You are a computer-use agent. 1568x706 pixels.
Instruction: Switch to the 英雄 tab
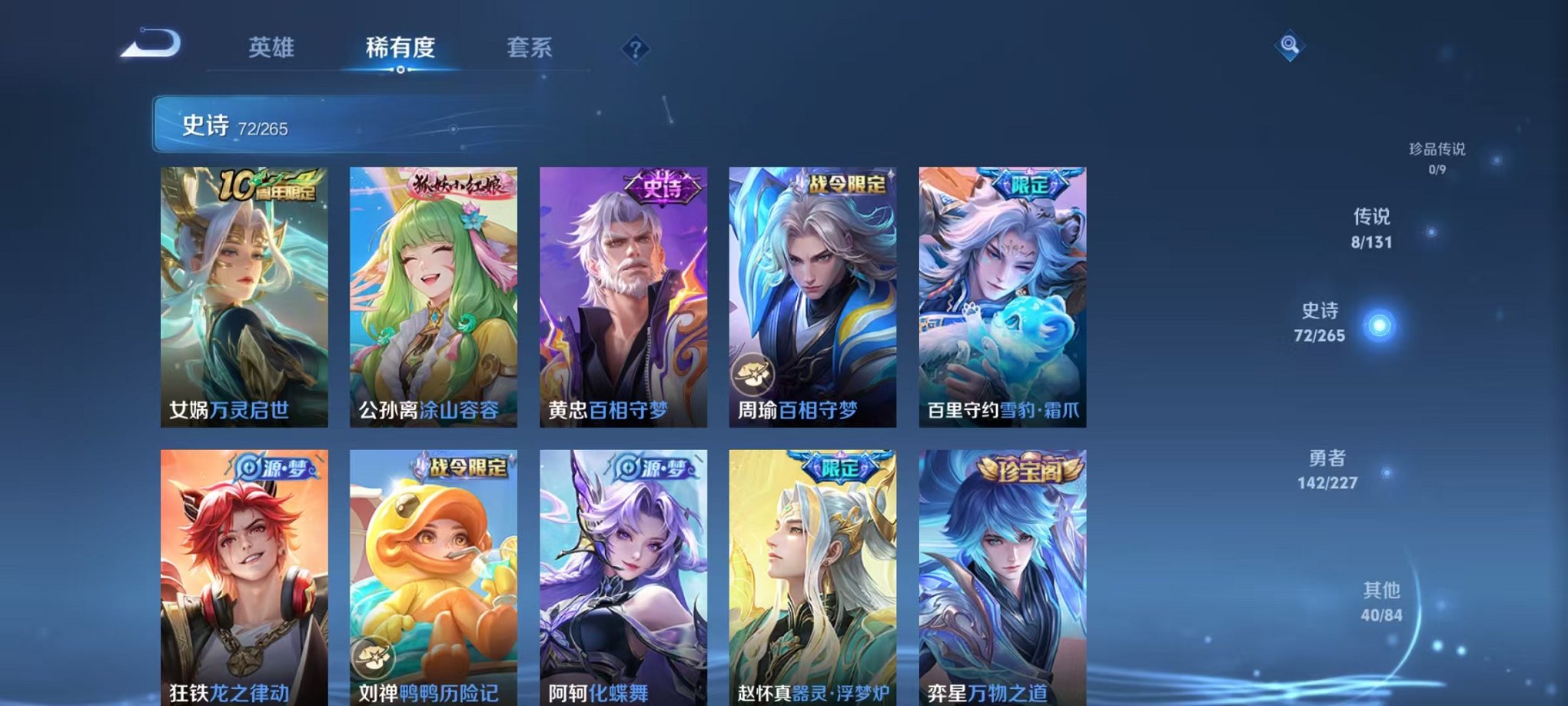272,45
